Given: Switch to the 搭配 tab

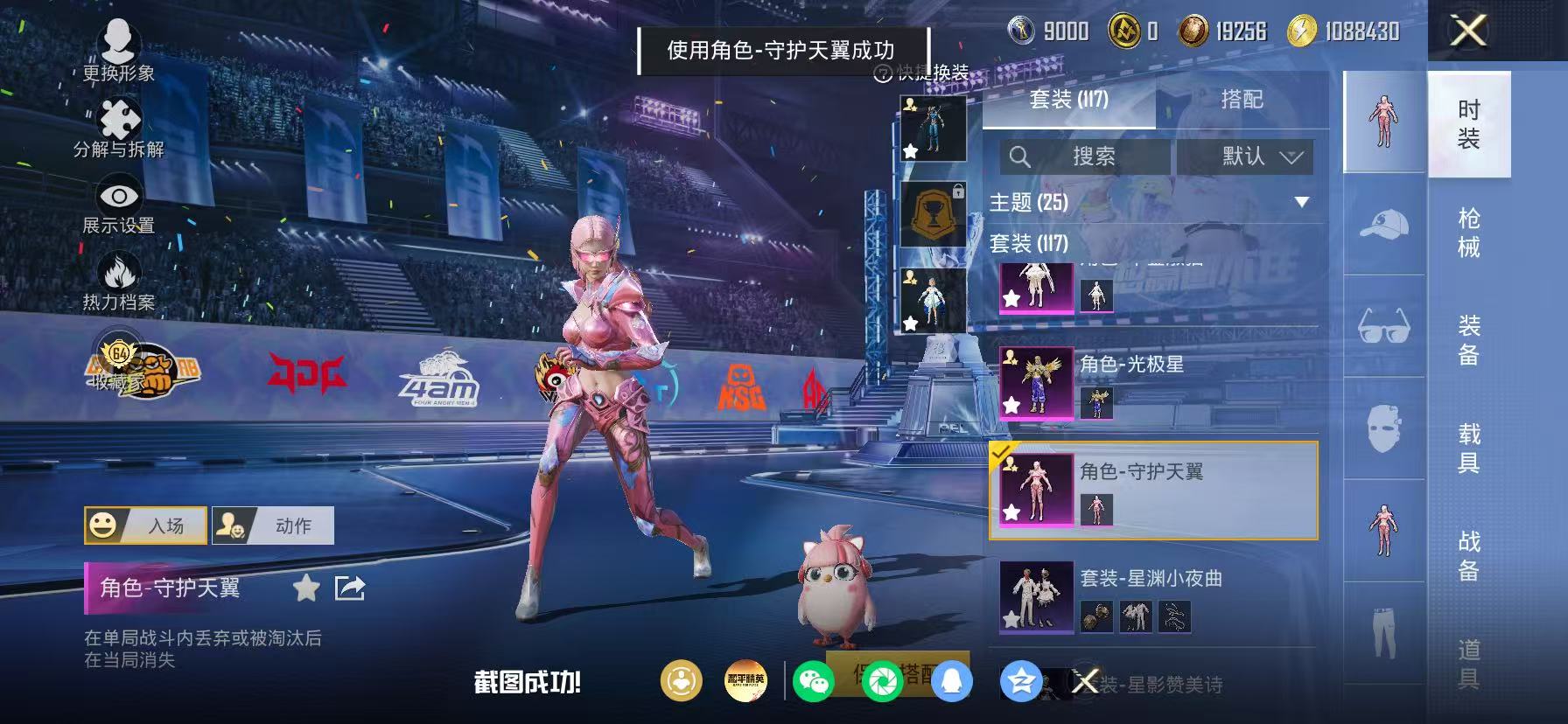Looking at the screenshot, I should [x=1241, y=100].
